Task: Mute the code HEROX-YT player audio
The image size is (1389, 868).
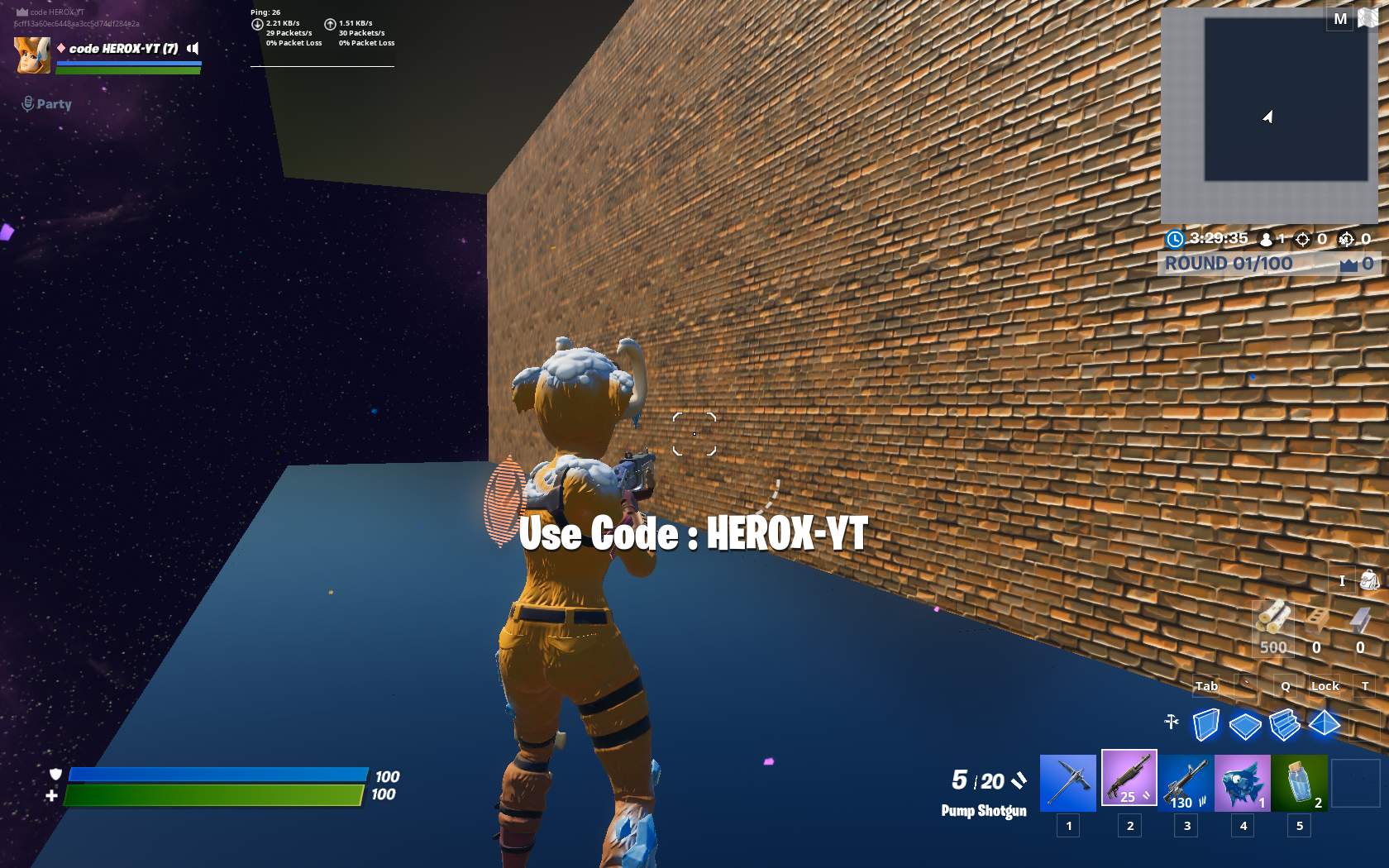Action: click(x=192, y=48)
